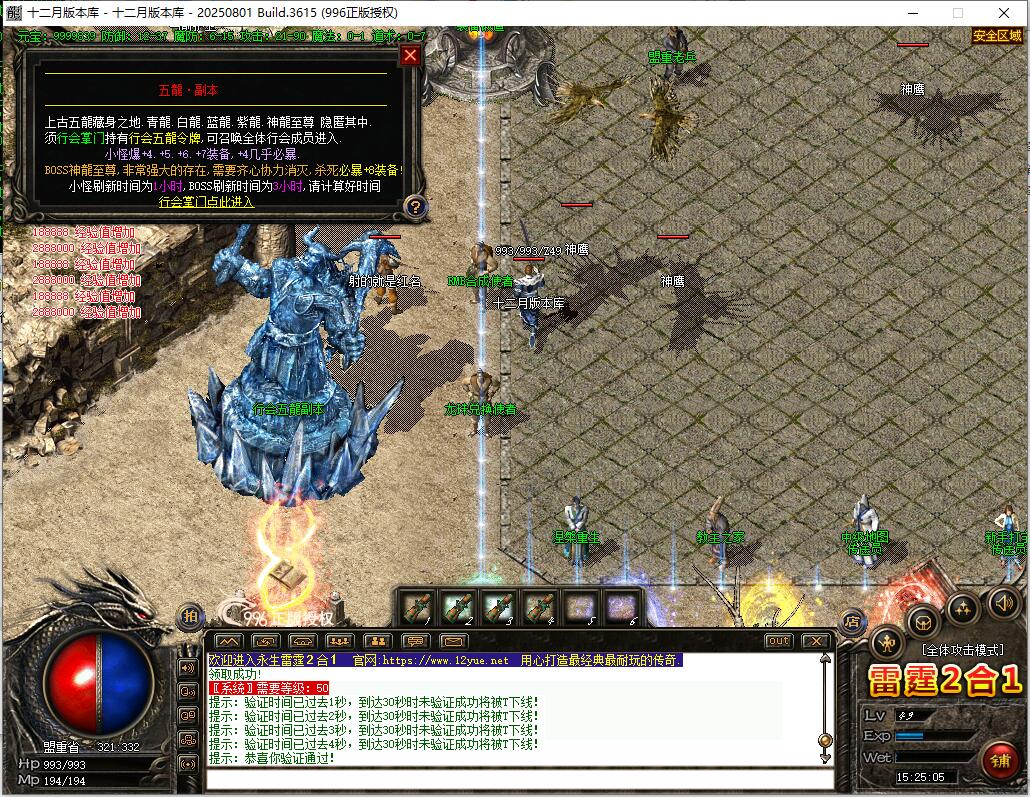Click the chat text input box
This screenshot has height=797, width=1030.
pos(515,779)
